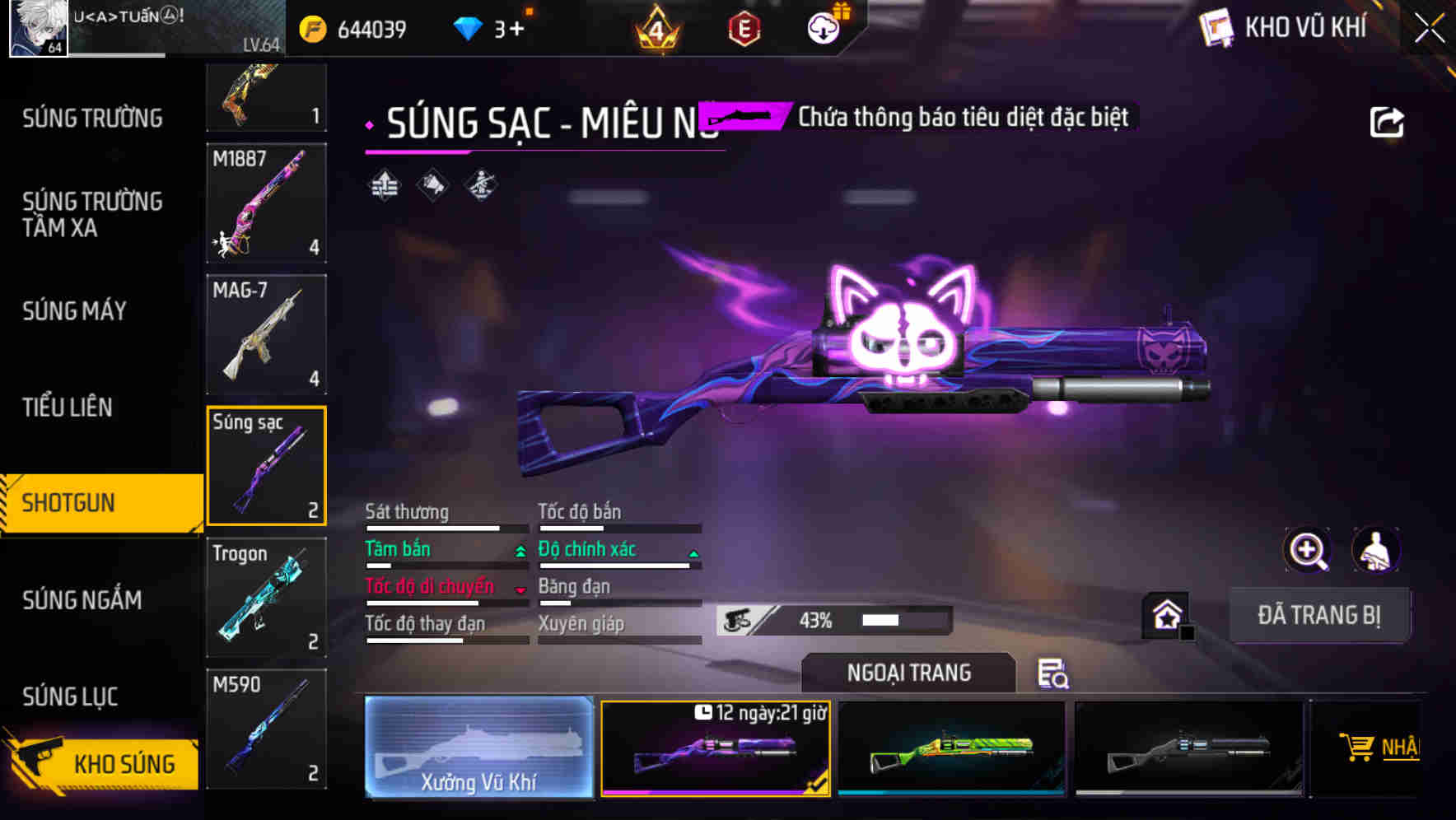This screenshot has height=820, width=1456.
Task: Open the download cloud gift icon at top
Action: tap(824, 27)
